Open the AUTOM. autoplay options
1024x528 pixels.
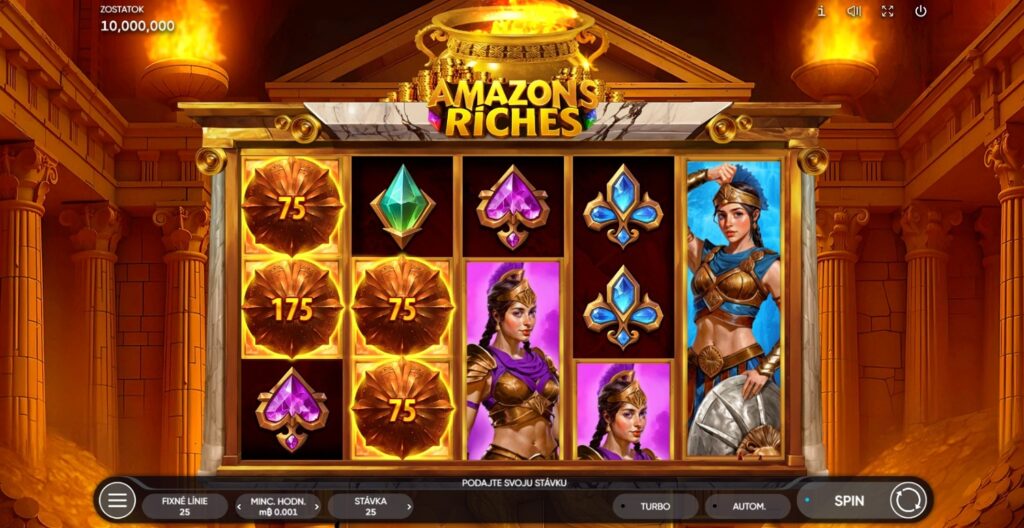coord(747,506)
